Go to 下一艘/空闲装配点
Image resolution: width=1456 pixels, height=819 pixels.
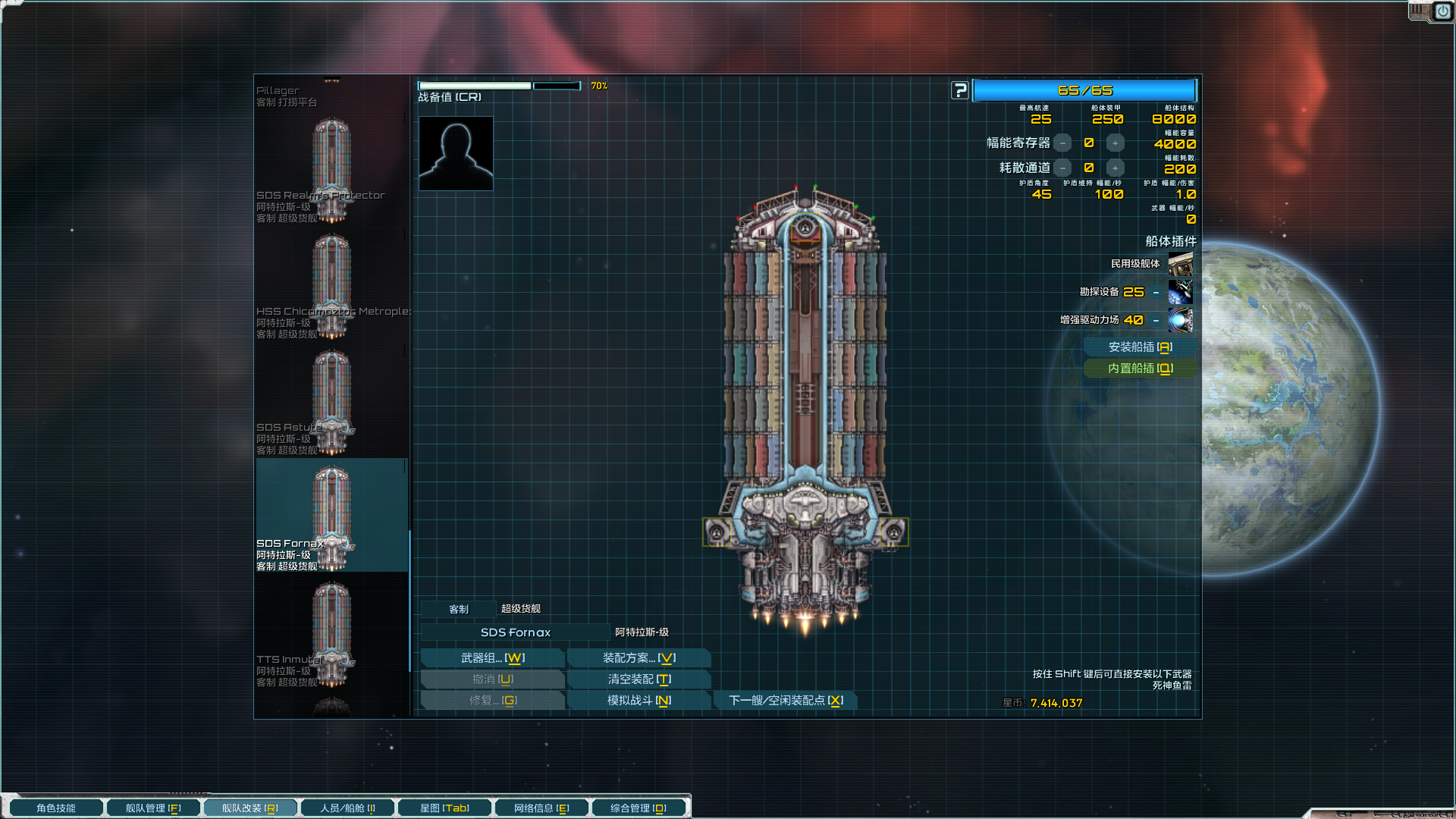[x=786, y=701]
